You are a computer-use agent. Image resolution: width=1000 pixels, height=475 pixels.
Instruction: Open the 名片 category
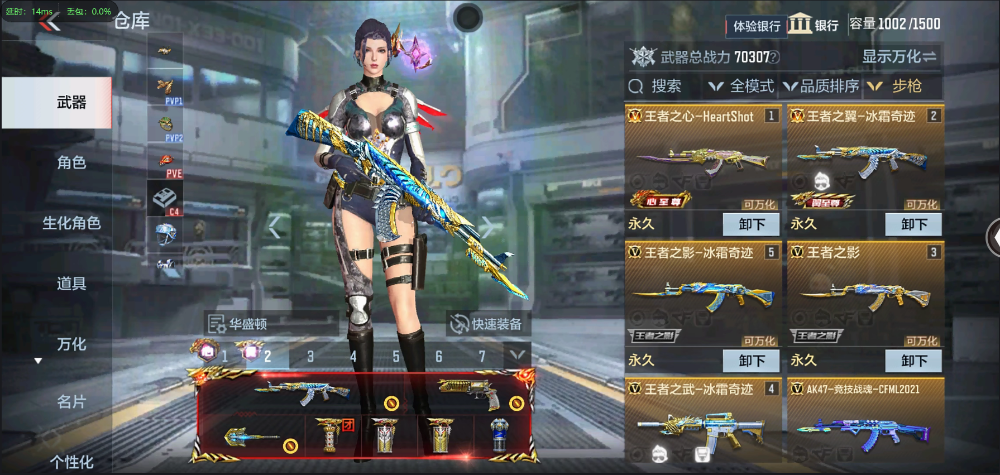tap(71, 402)
